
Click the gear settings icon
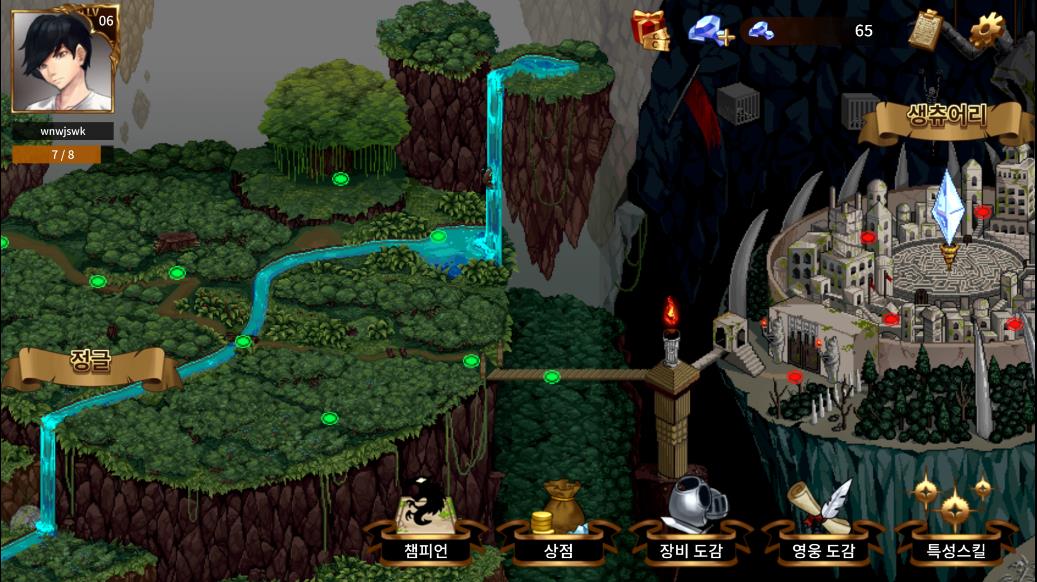click(x=987, y=29)
